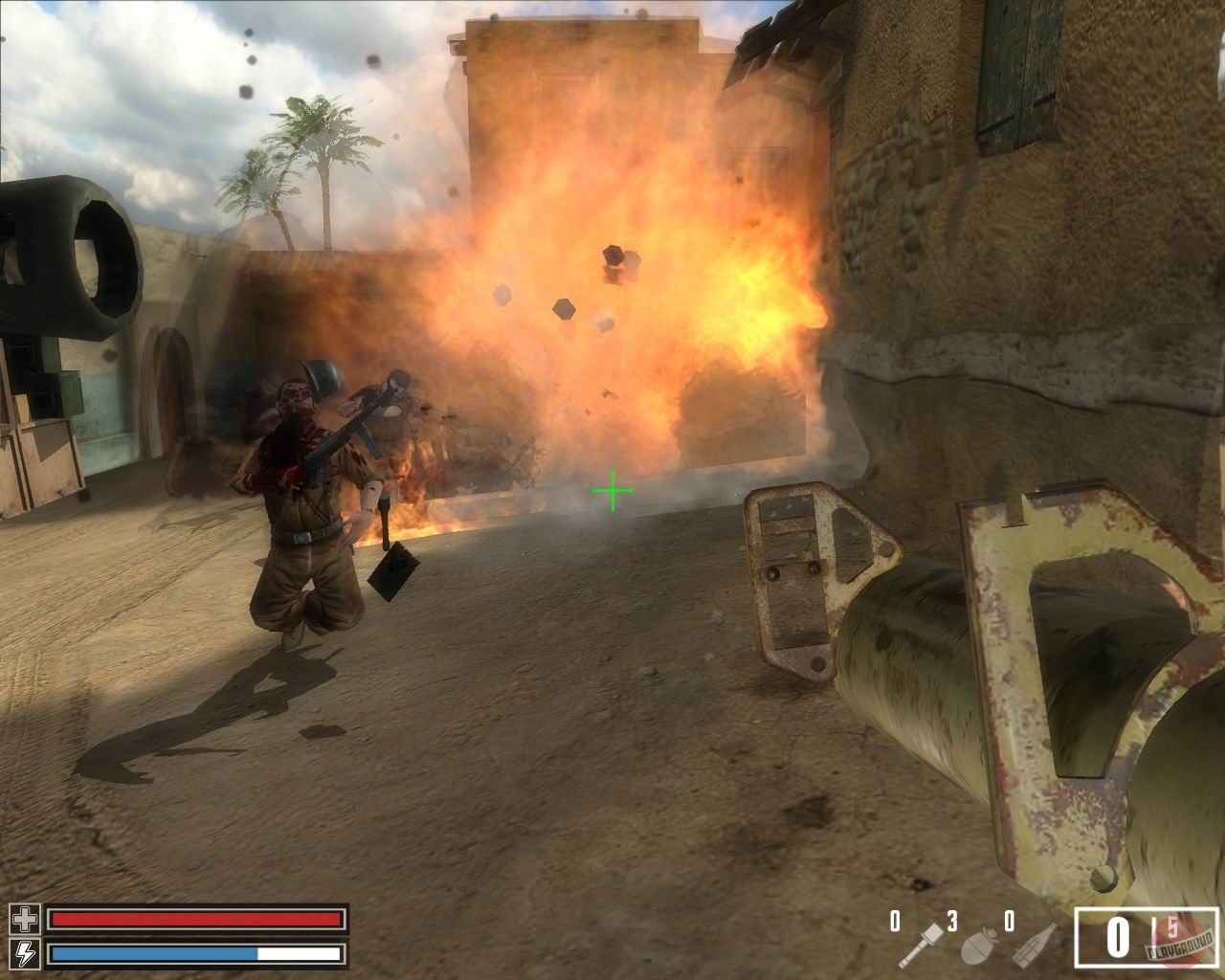Click the falling enemy soldier
The image size is (1225, 980).
pyautogui.click(x=392, y=421)
